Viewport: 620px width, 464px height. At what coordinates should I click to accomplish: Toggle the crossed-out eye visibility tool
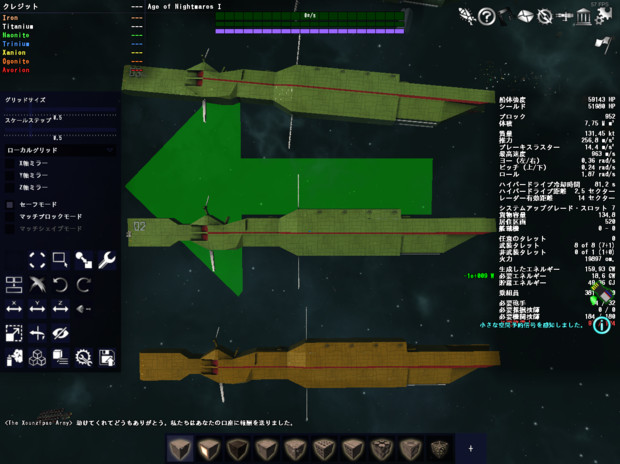[60, 332]
